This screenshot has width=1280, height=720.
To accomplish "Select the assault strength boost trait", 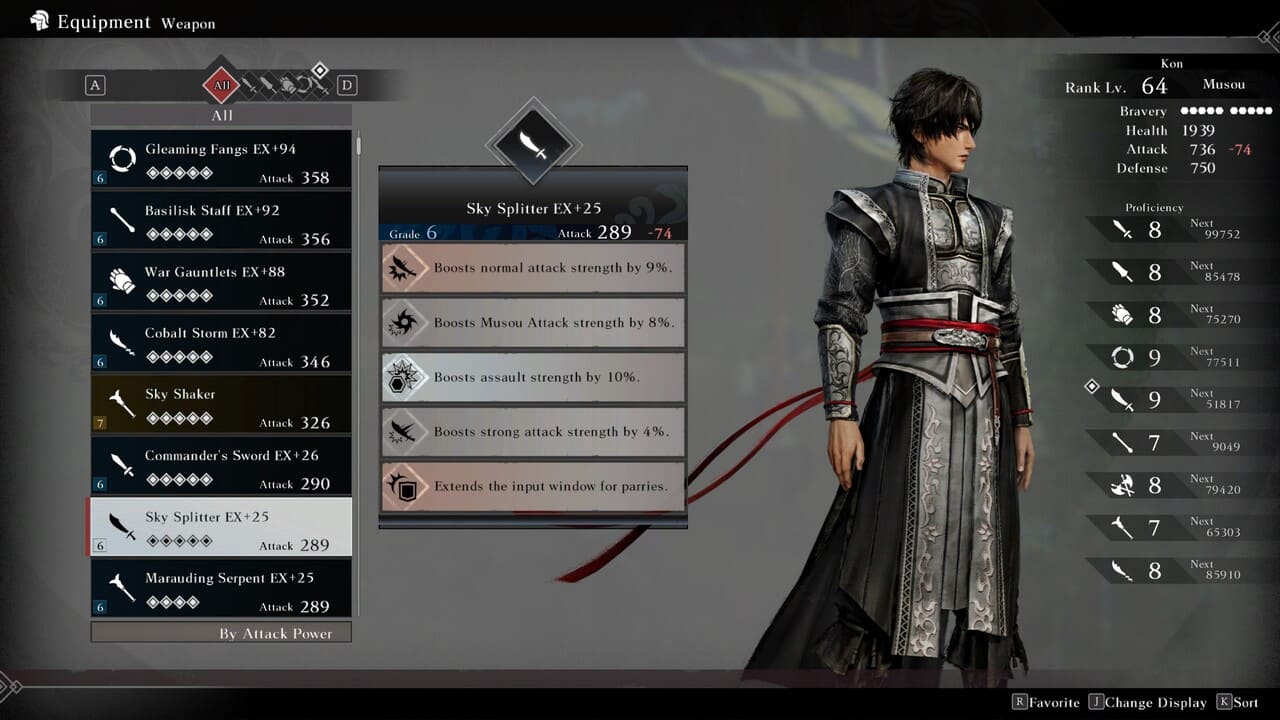I will (x=533, y=377).
